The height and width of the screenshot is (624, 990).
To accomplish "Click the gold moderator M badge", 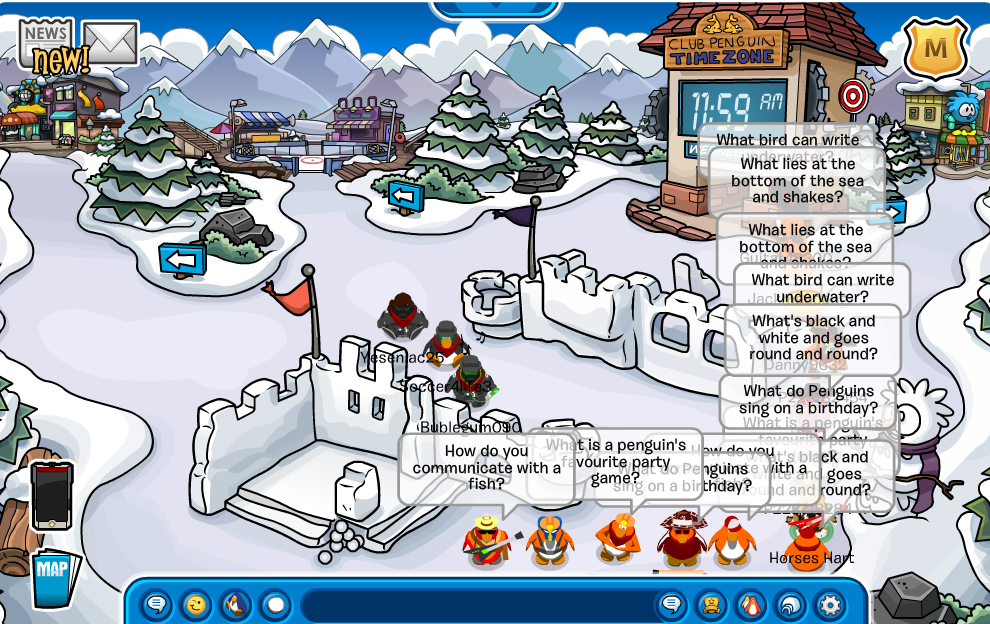I will coord(935,47).
